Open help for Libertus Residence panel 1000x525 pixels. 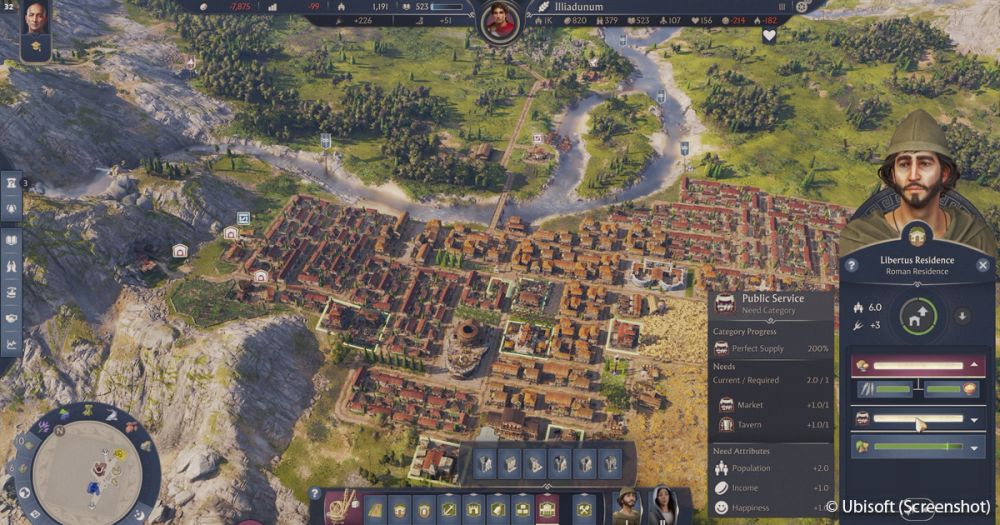pos(851,265)
